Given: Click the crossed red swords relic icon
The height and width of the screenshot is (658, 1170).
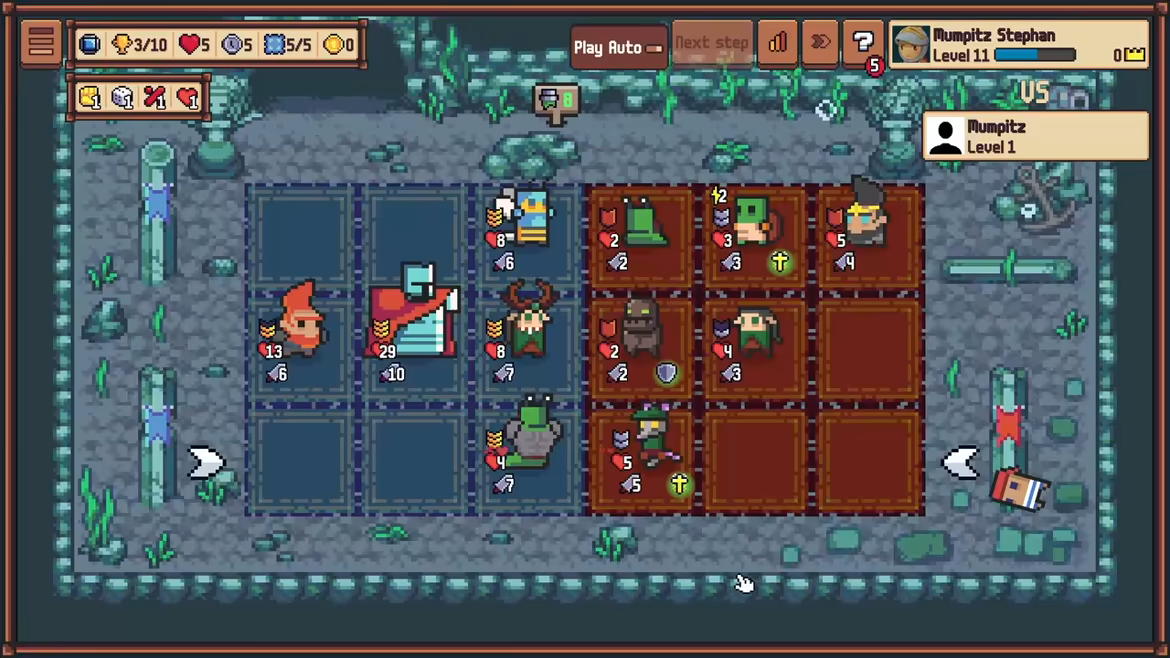Looking at the screenshot, I should 154,98.
